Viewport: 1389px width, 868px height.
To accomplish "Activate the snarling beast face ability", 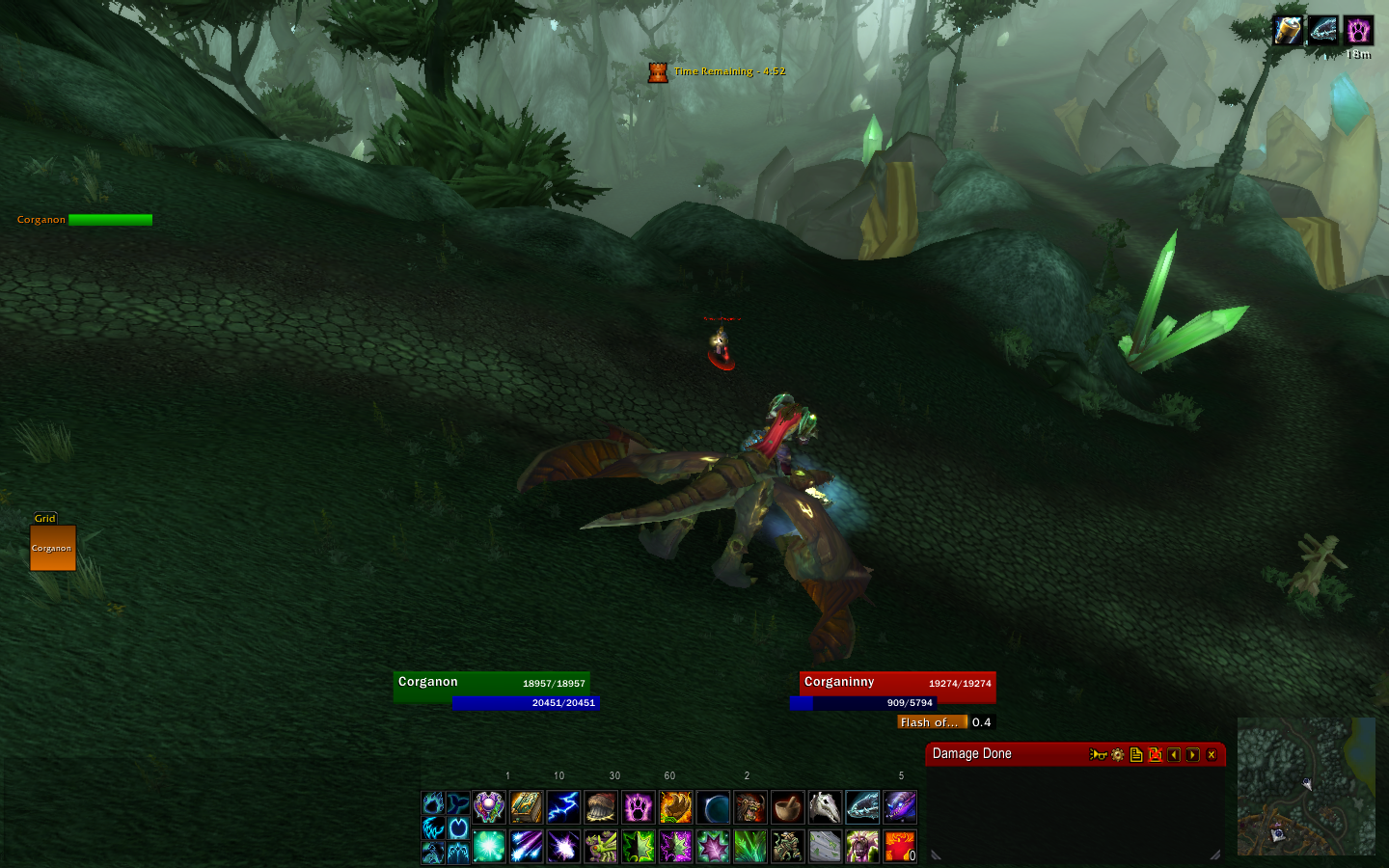I will (x=749, y=807).
